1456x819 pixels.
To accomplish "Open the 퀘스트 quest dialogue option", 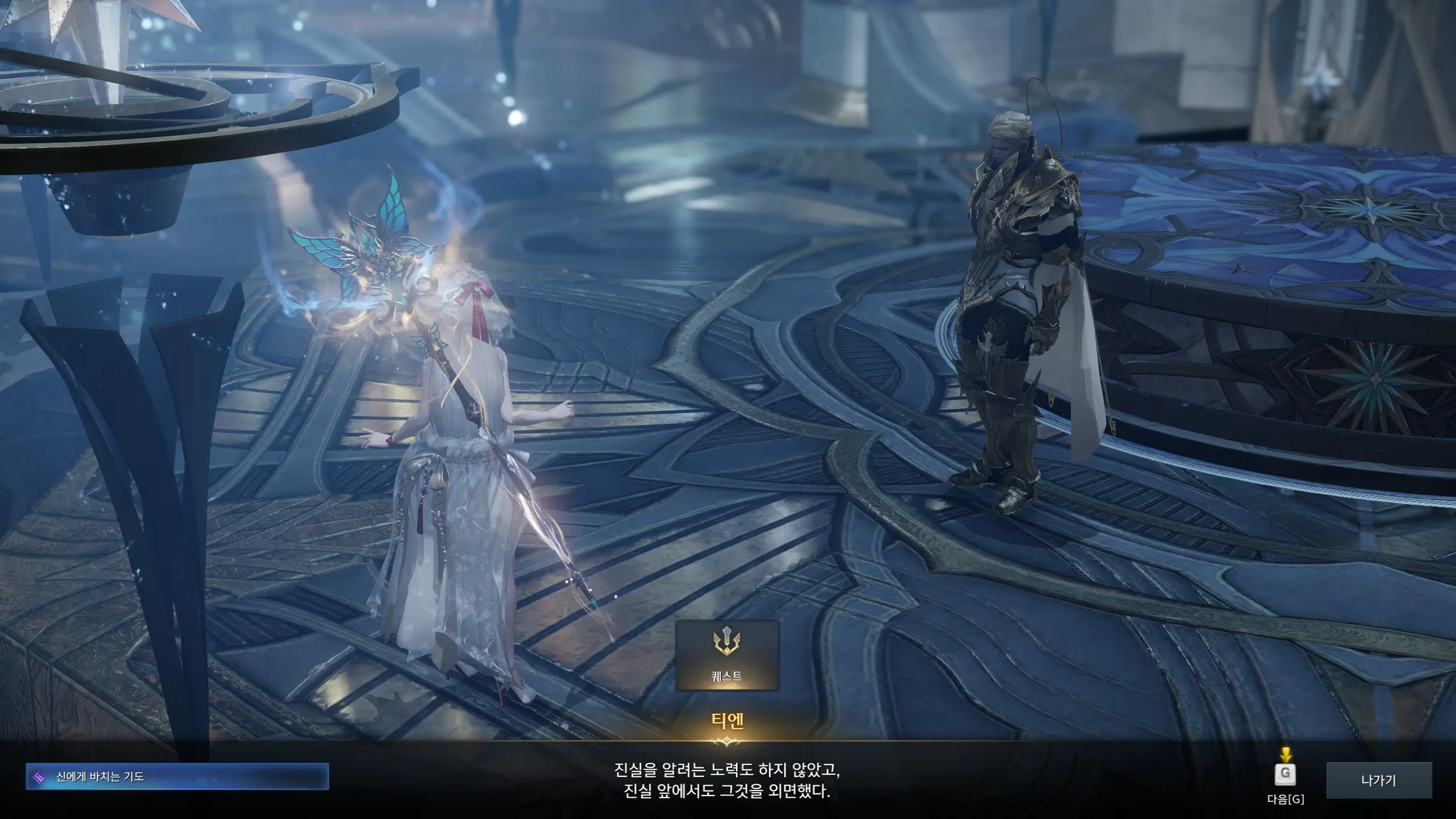I will [x=727, y=655].
